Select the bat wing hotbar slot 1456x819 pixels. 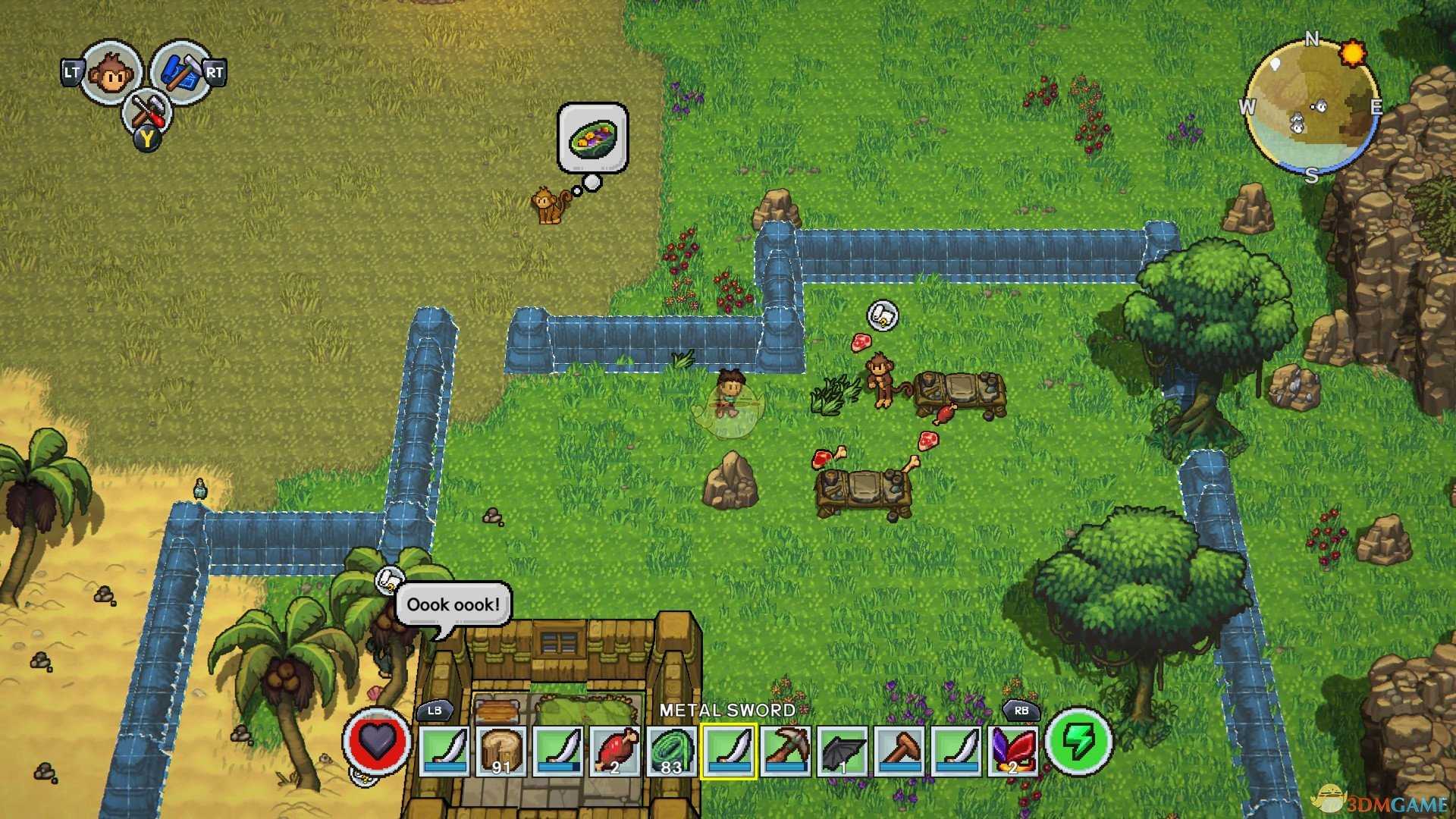(843, 751)
